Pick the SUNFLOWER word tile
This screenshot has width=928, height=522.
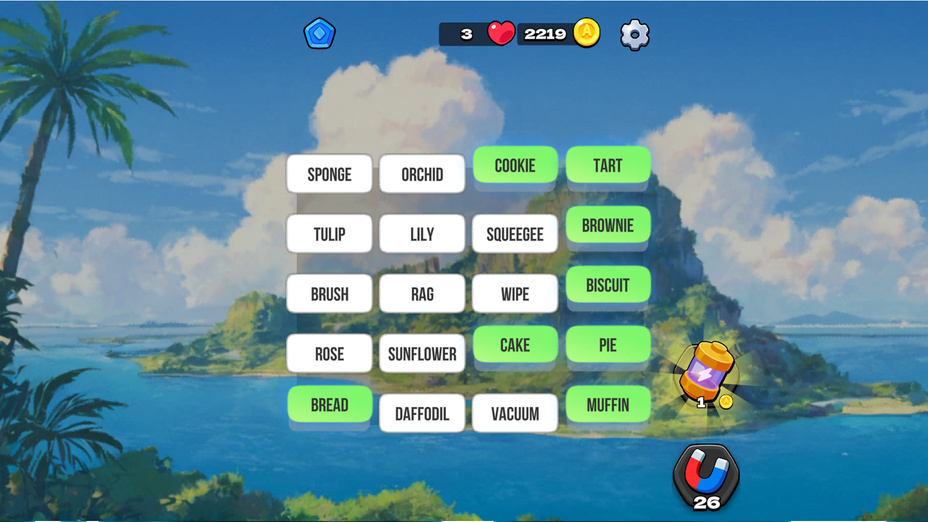click(422, 354)
